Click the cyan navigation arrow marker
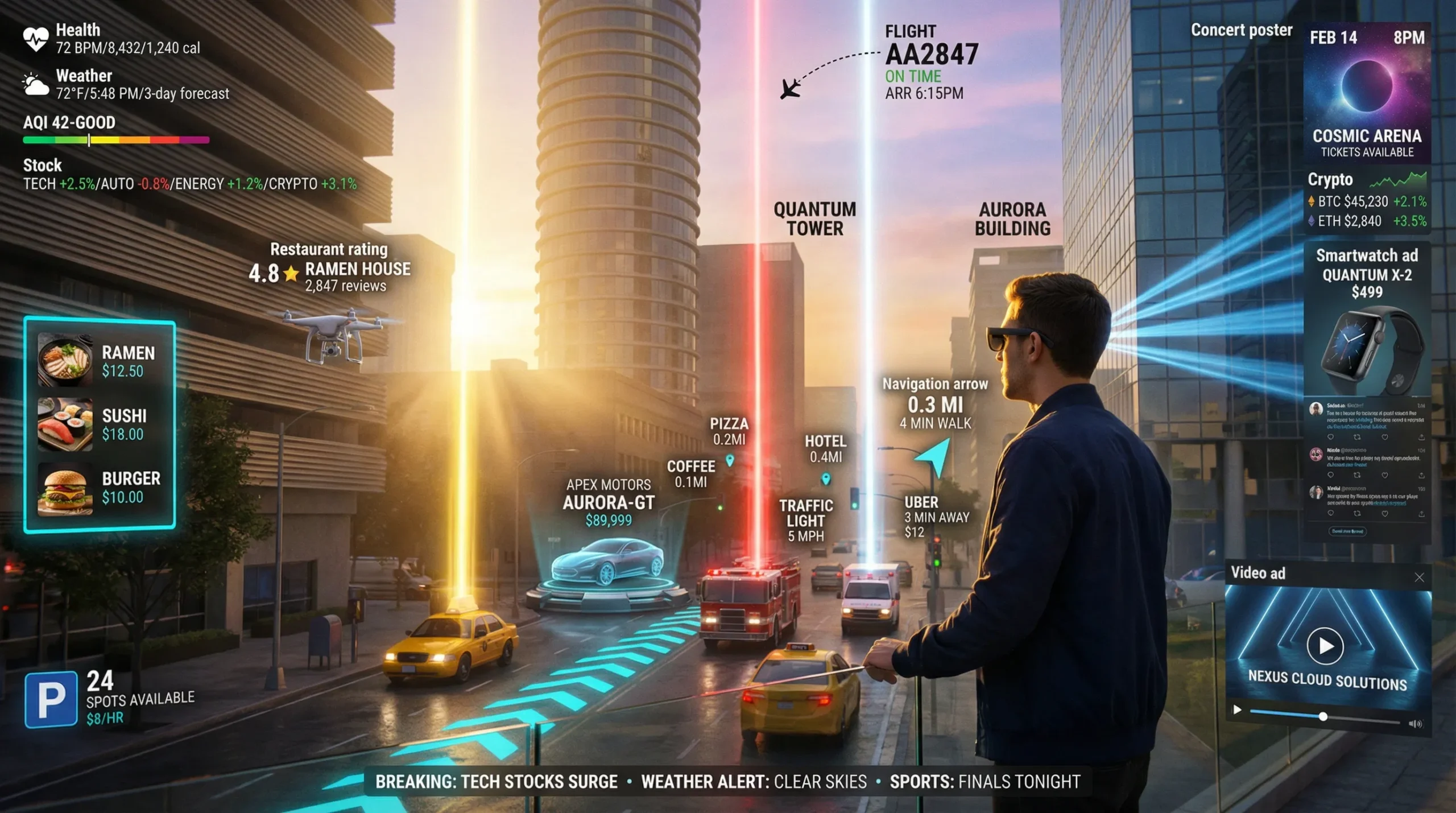 click(935, 456)
